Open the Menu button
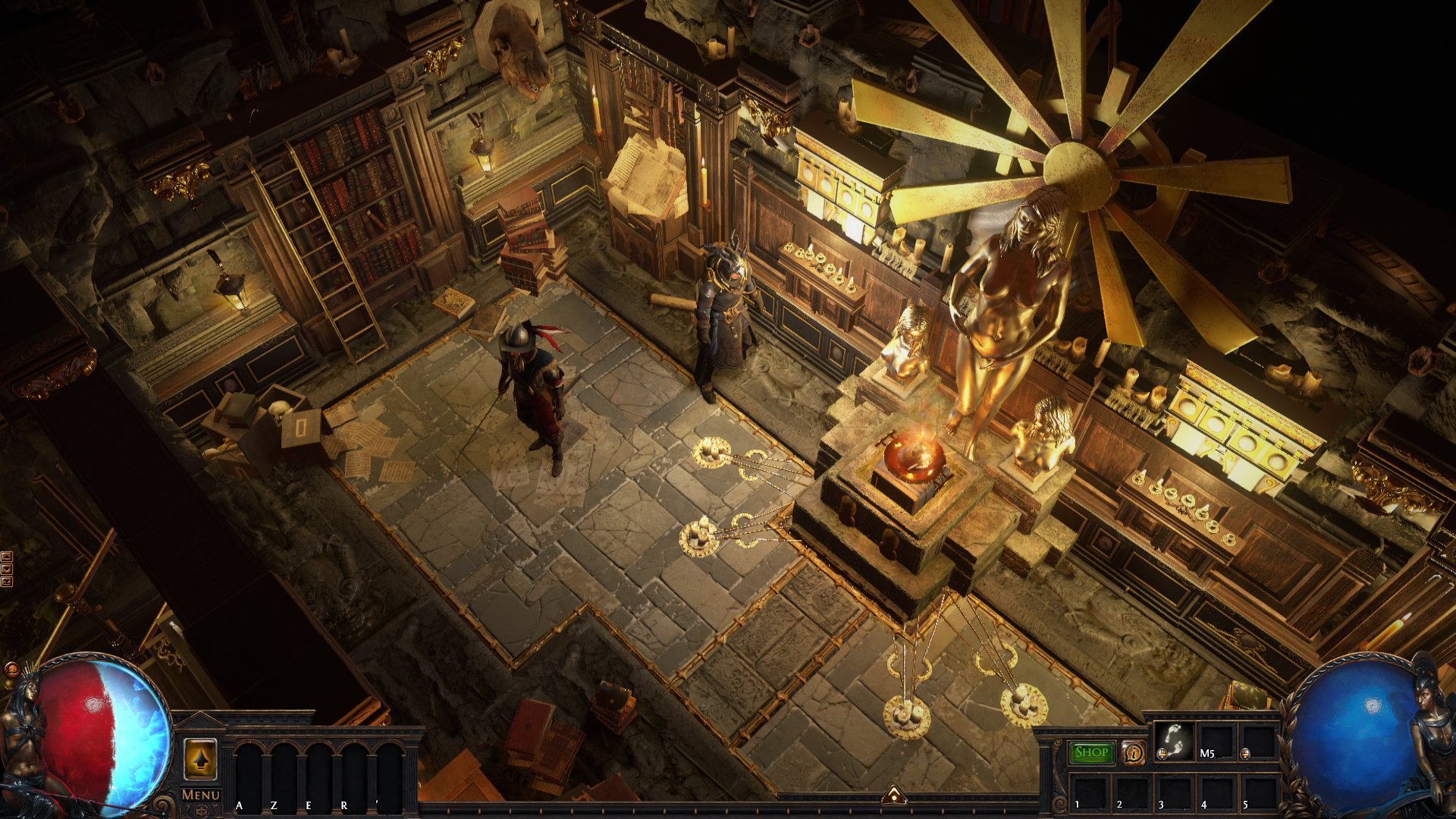The width and height of the screenshot is (1456, 819). [201, 795]
